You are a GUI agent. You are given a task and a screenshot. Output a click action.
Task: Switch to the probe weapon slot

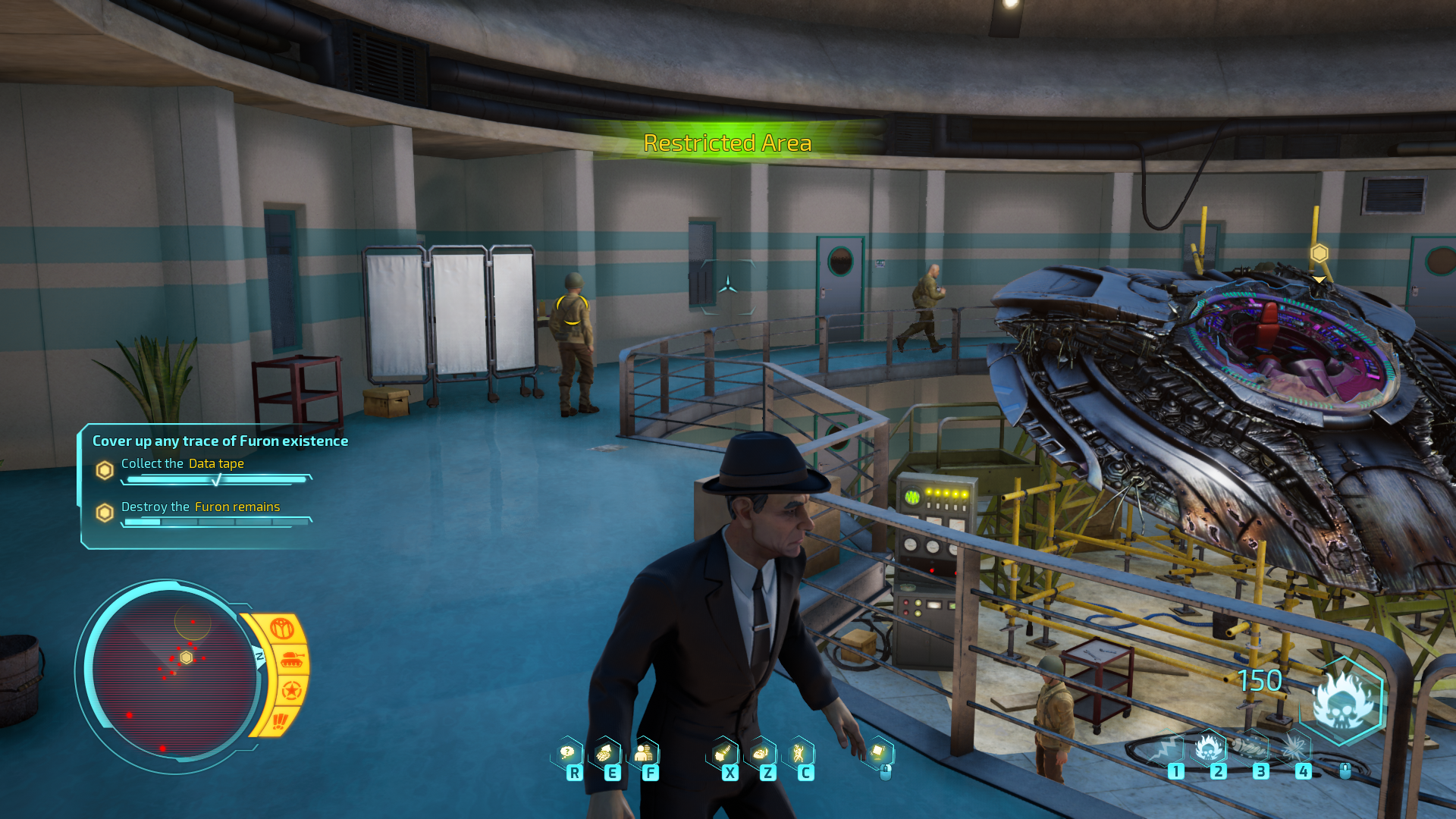coord(1251,748)
